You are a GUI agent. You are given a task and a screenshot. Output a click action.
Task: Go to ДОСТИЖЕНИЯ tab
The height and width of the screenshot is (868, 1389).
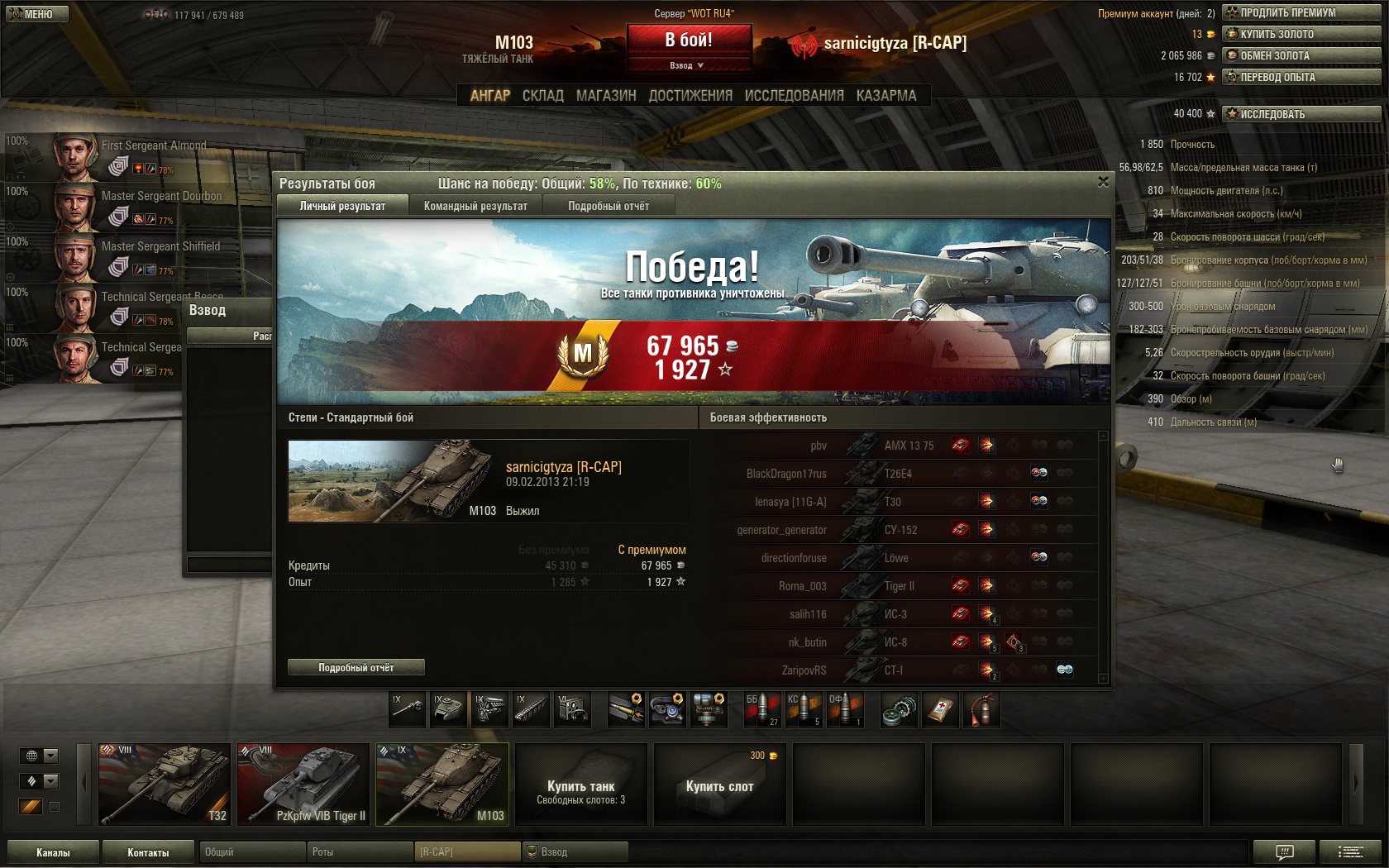[x=690, y=96]
